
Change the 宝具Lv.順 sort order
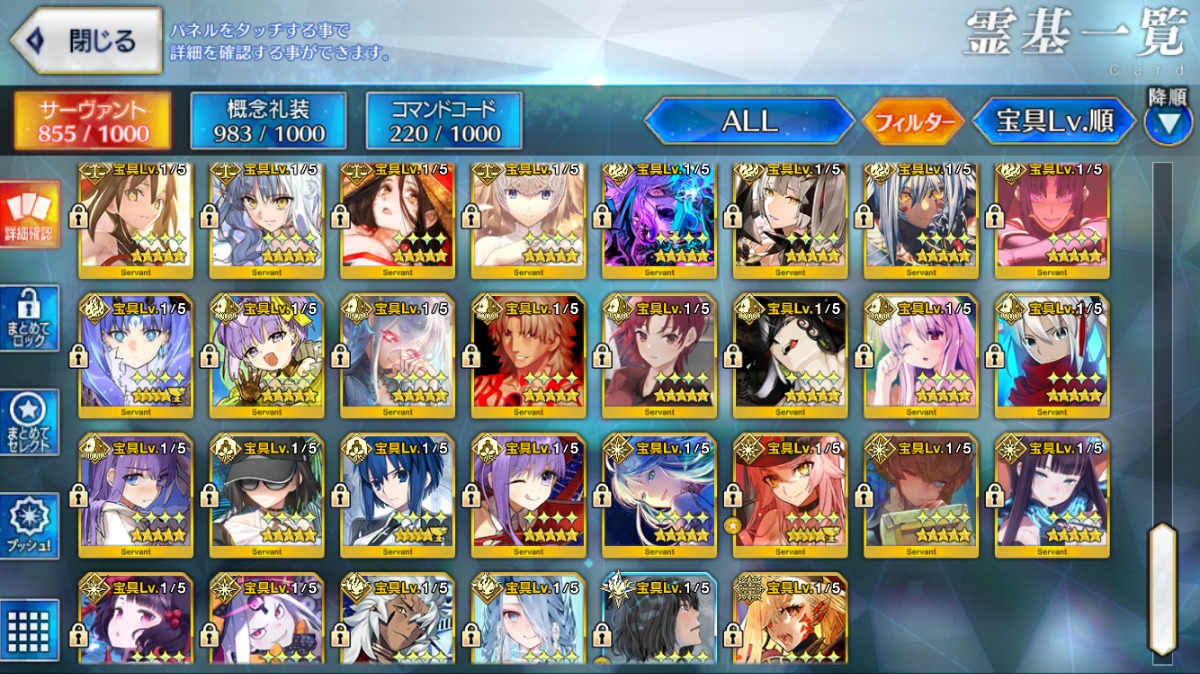point(1054,122)
